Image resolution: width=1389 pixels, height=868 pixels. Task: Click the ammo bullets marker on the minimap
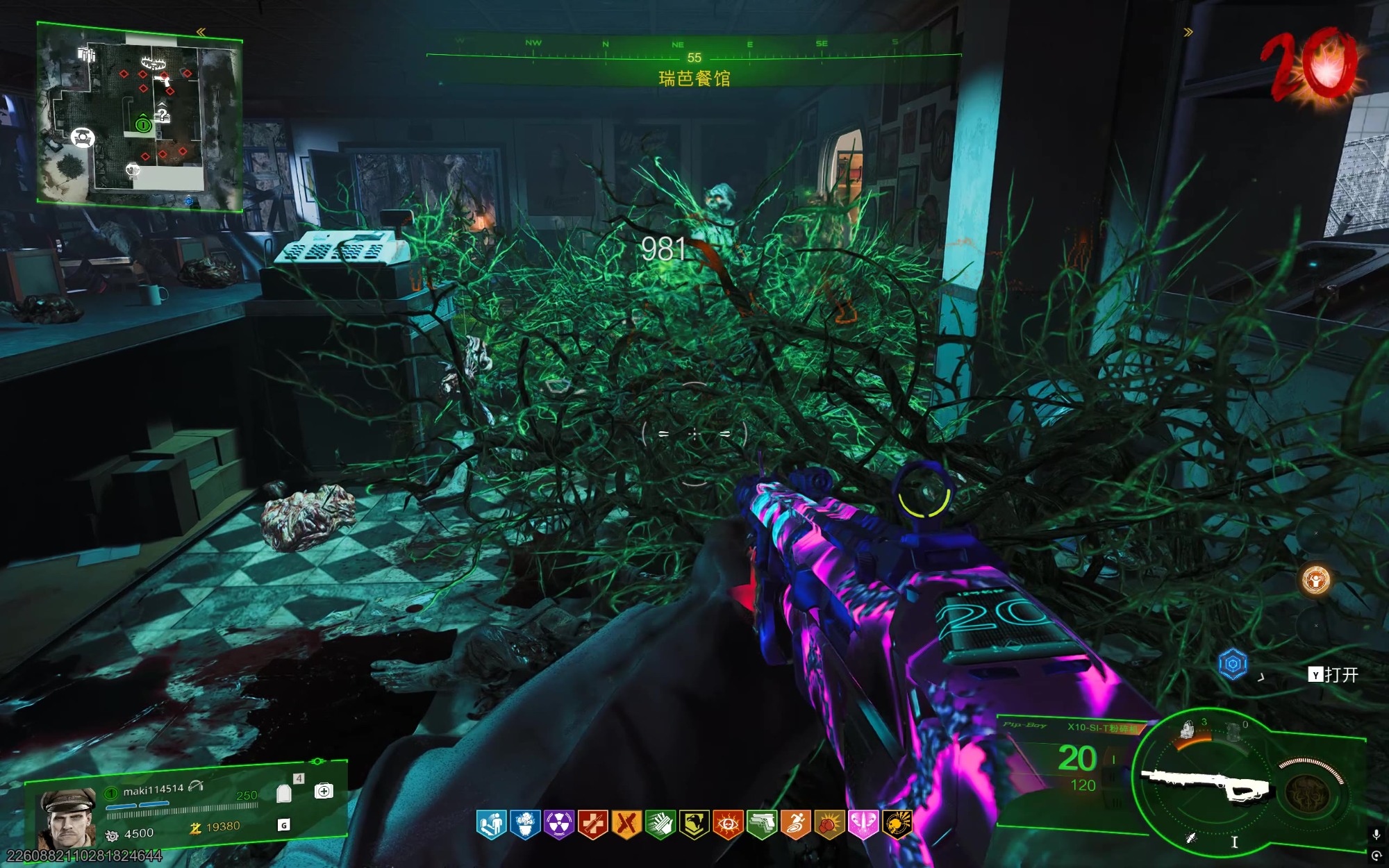coord(86,53)
